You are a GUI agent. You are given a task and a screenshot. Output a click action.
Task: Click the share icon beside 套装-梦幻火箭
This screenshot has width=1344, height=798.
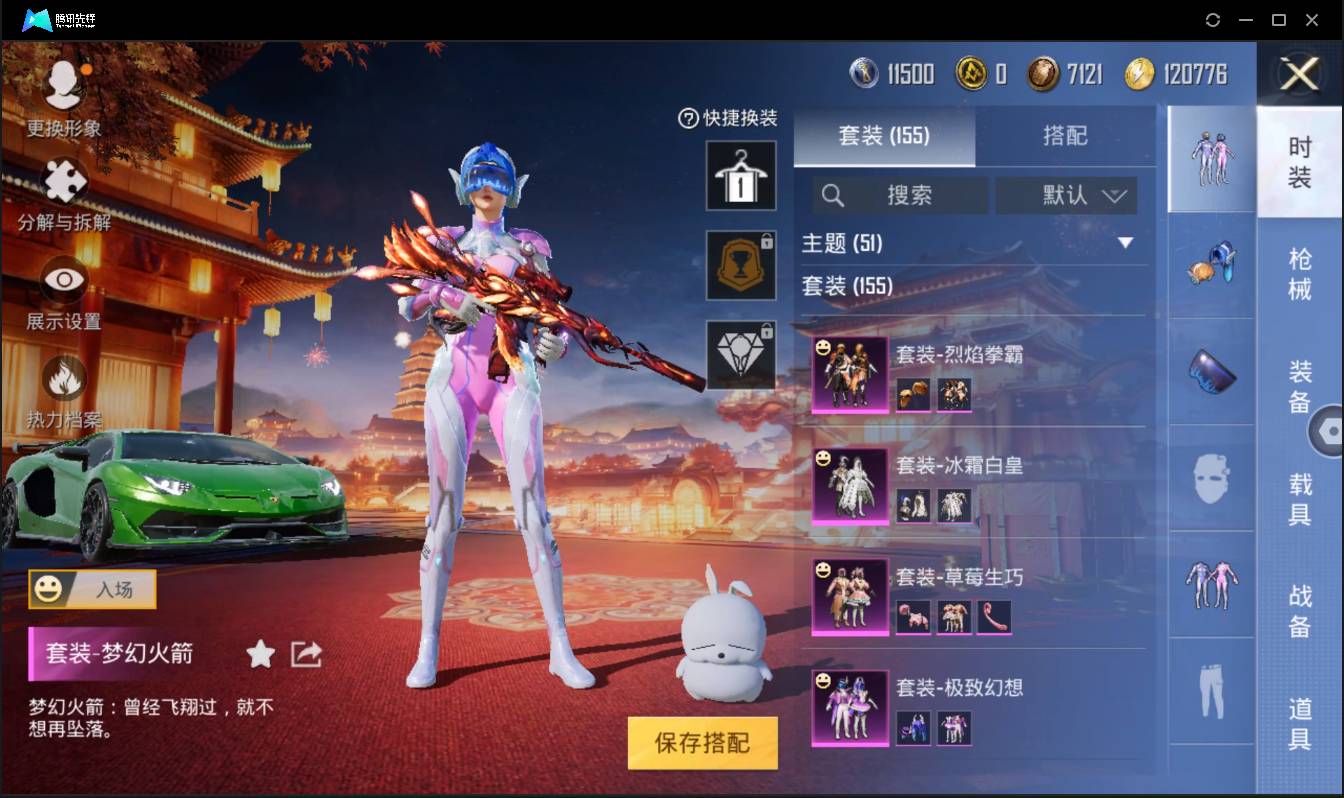pos(304,654)
